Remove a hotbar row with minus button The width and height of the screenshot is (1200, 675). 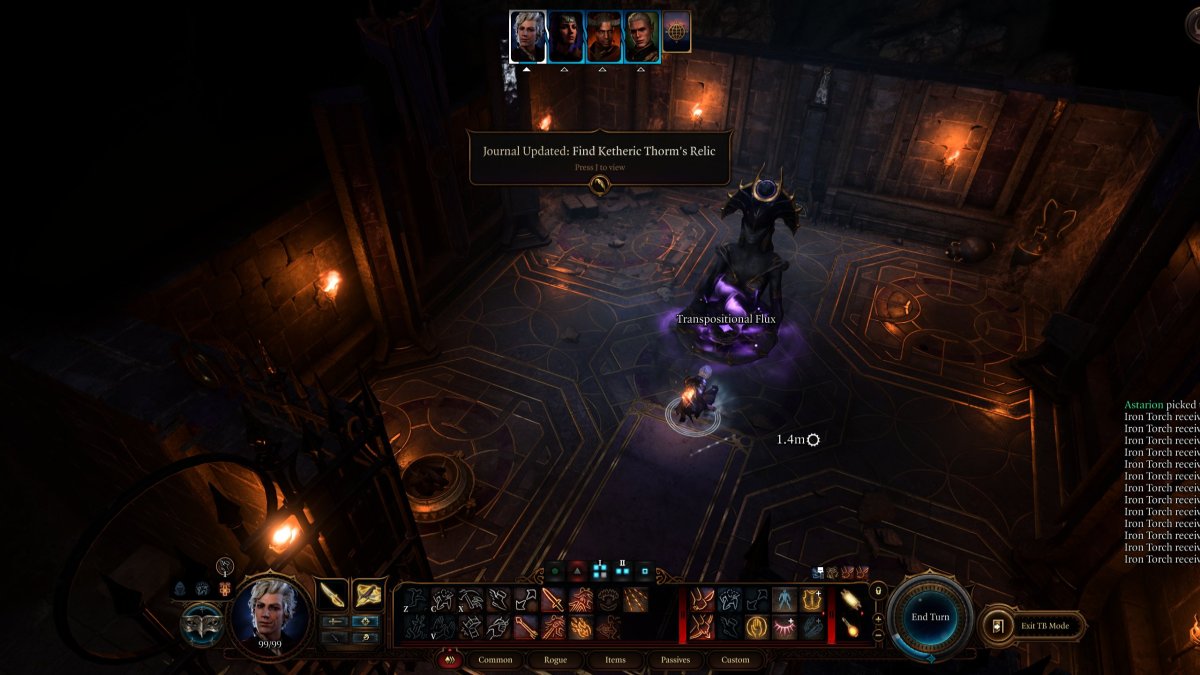coord(878,634)
